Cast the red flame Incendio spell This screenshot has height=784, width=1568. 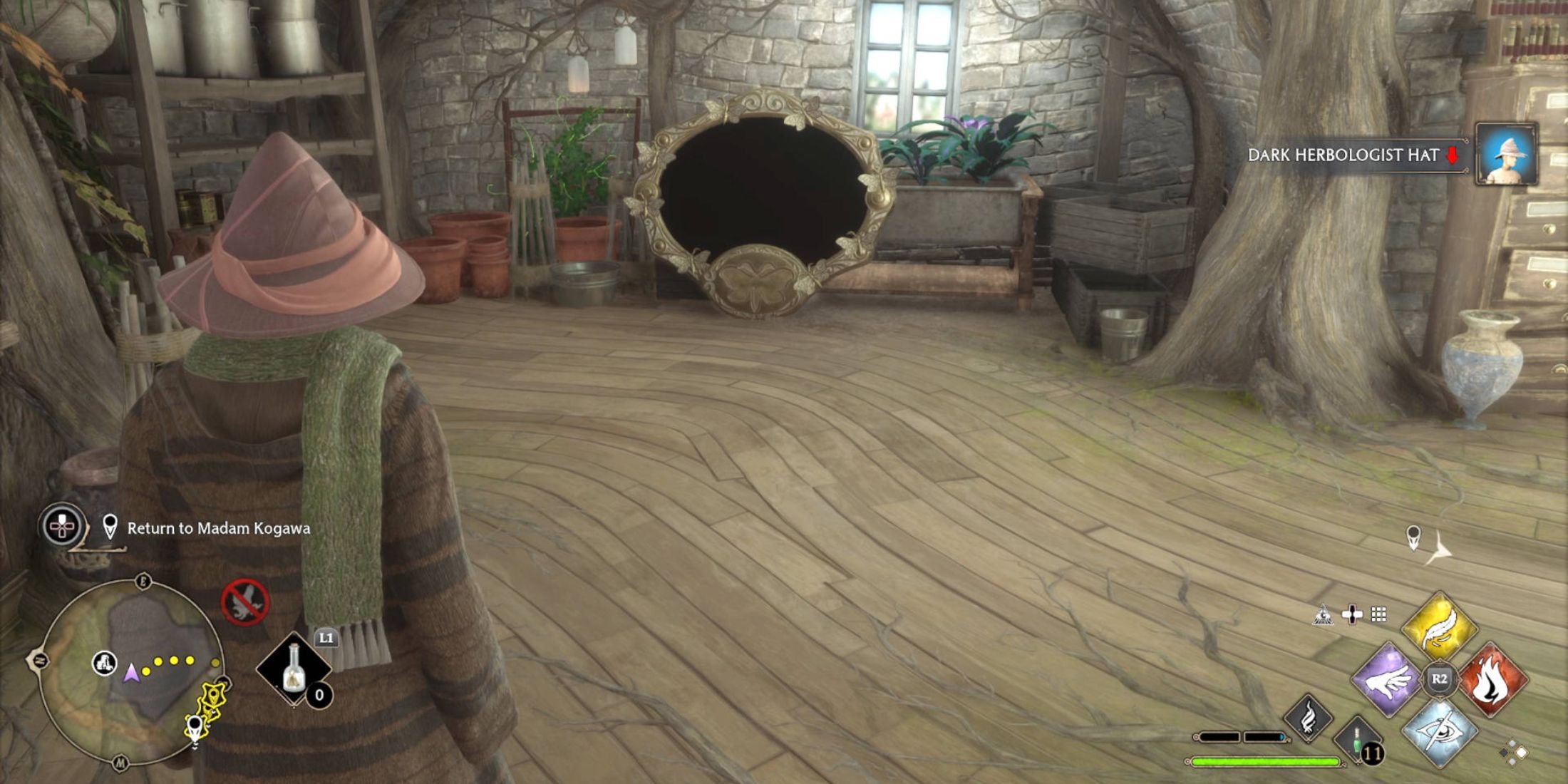click(x=1492, y=680)
